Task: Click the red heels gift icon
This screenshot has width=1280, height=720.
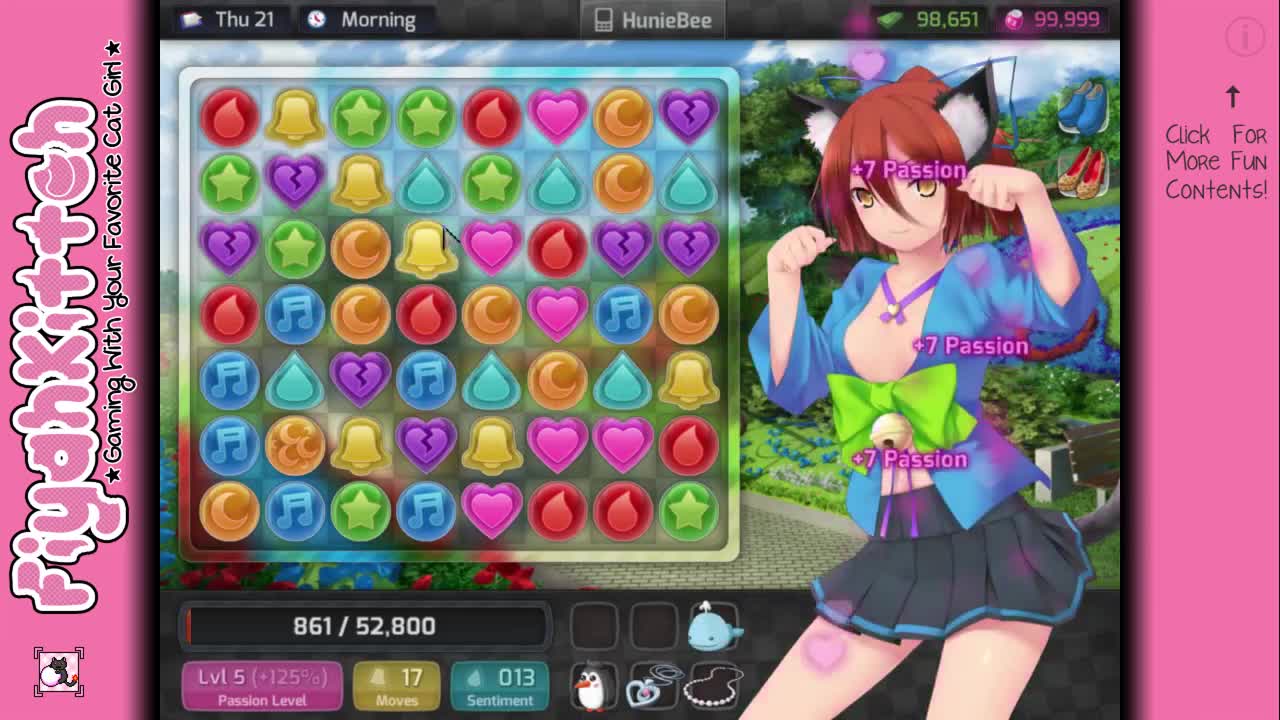Action: pyautogui.click(x=1081, y=170)
